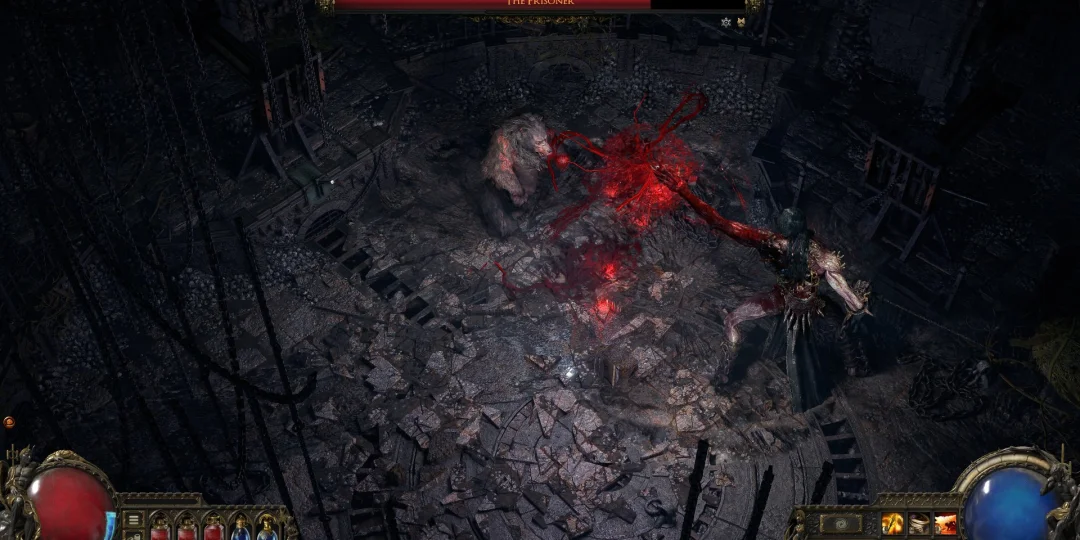Use the grey whirlwind skill icon
The image size is (1080, 540).
(919, 523)
